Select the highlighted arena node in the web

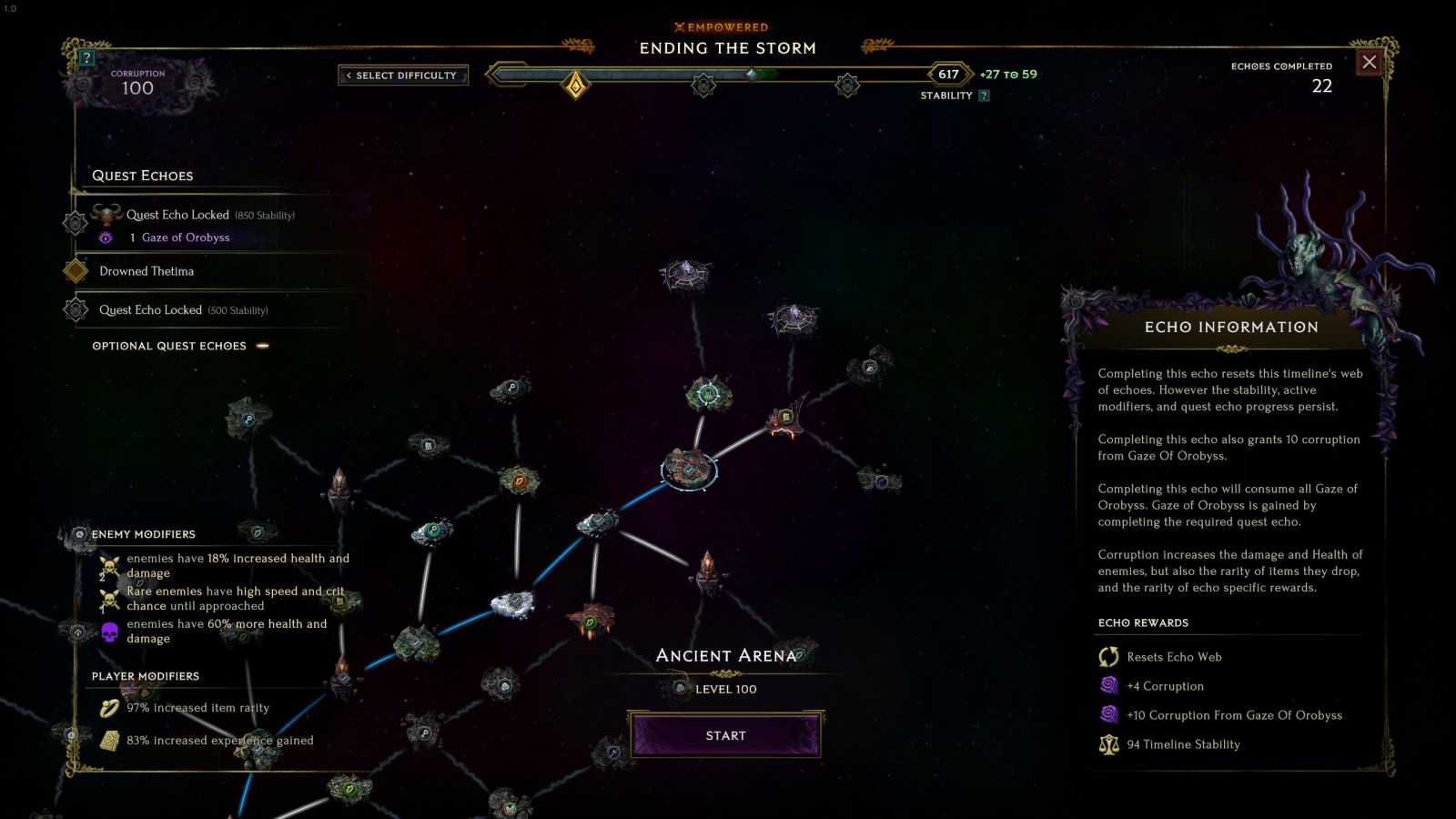click(689, 469)
